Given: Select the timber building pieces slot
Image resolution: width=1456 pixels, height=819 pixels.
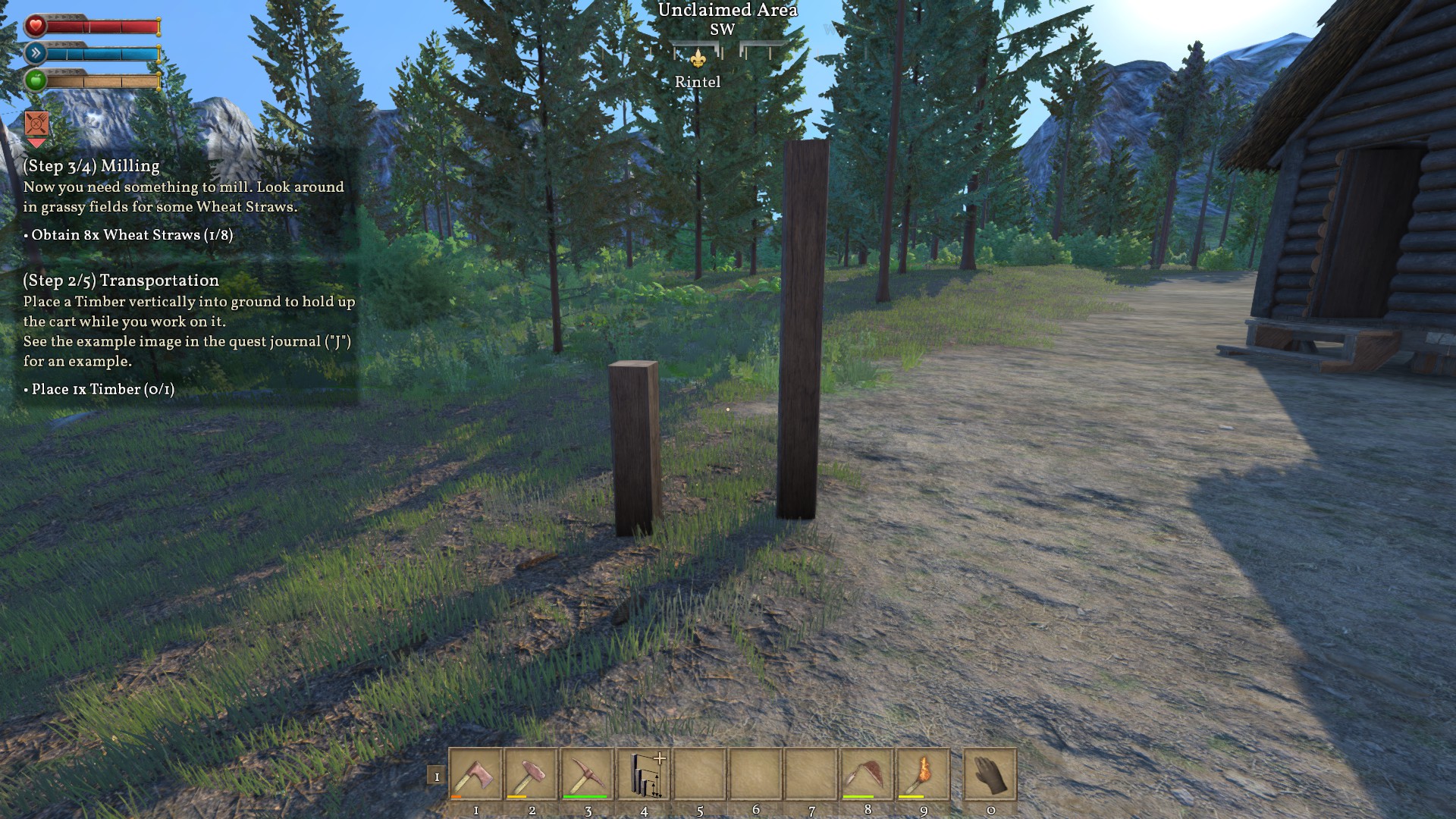Looking at the screenshot, I should (644, 774).
